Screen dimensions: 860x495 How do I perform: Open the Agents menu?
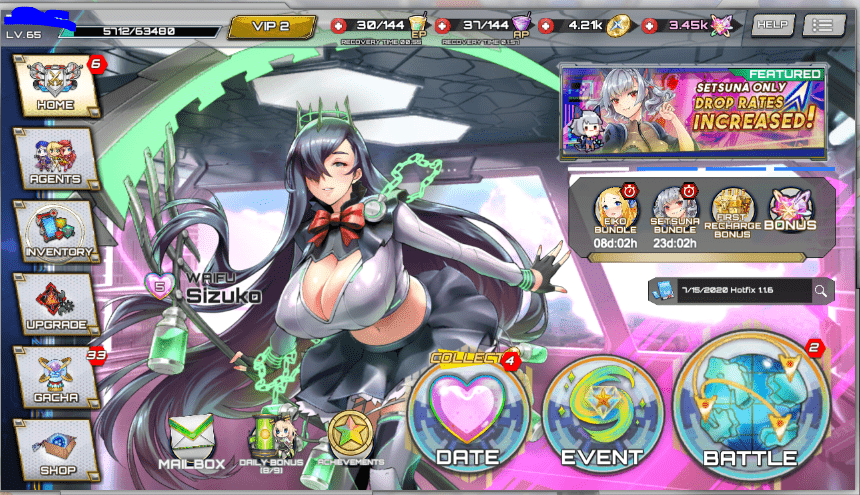54,158
